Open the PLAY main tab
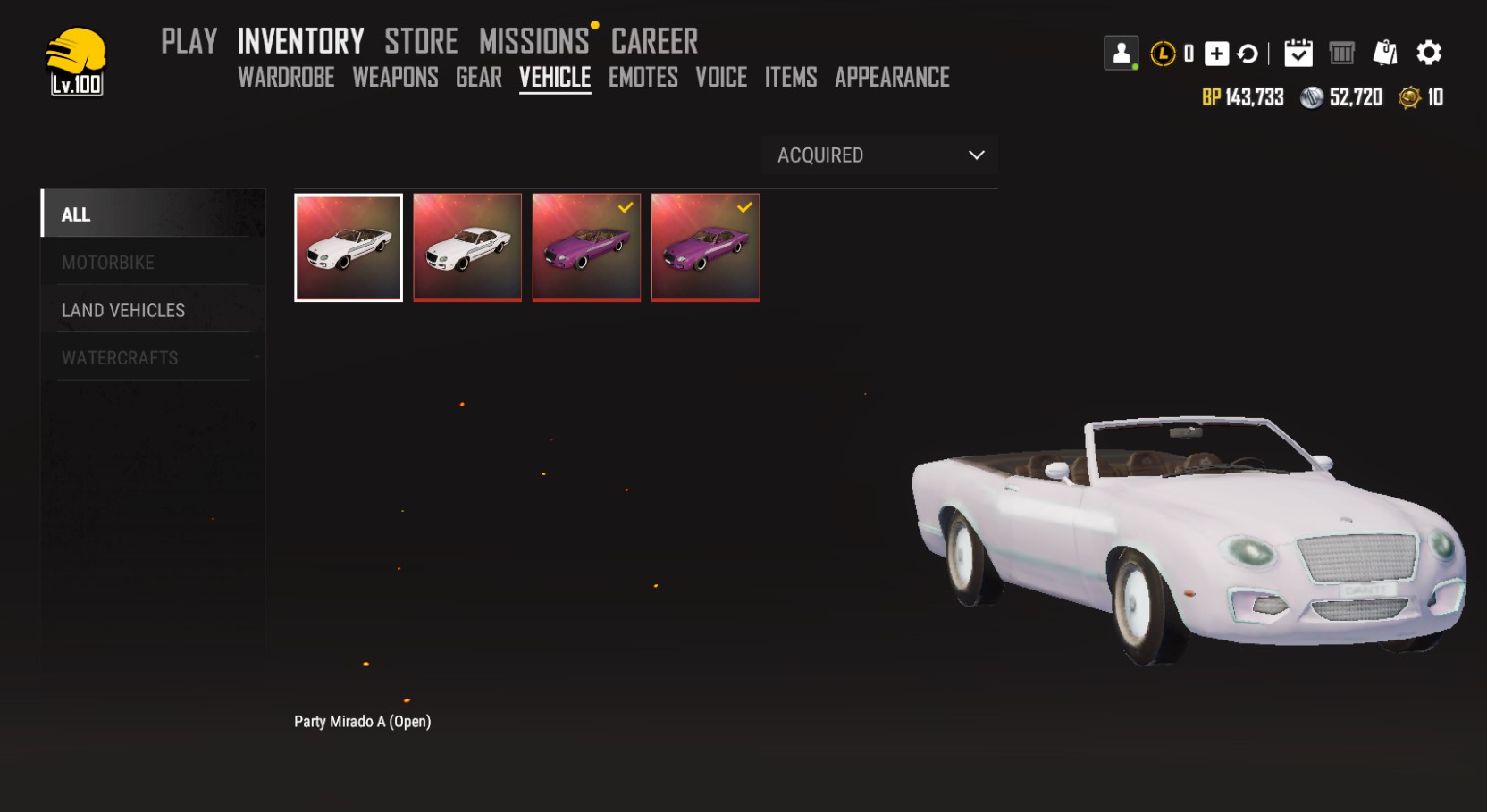The width and height of the screenshot is (1487, 812). (189, 41)
